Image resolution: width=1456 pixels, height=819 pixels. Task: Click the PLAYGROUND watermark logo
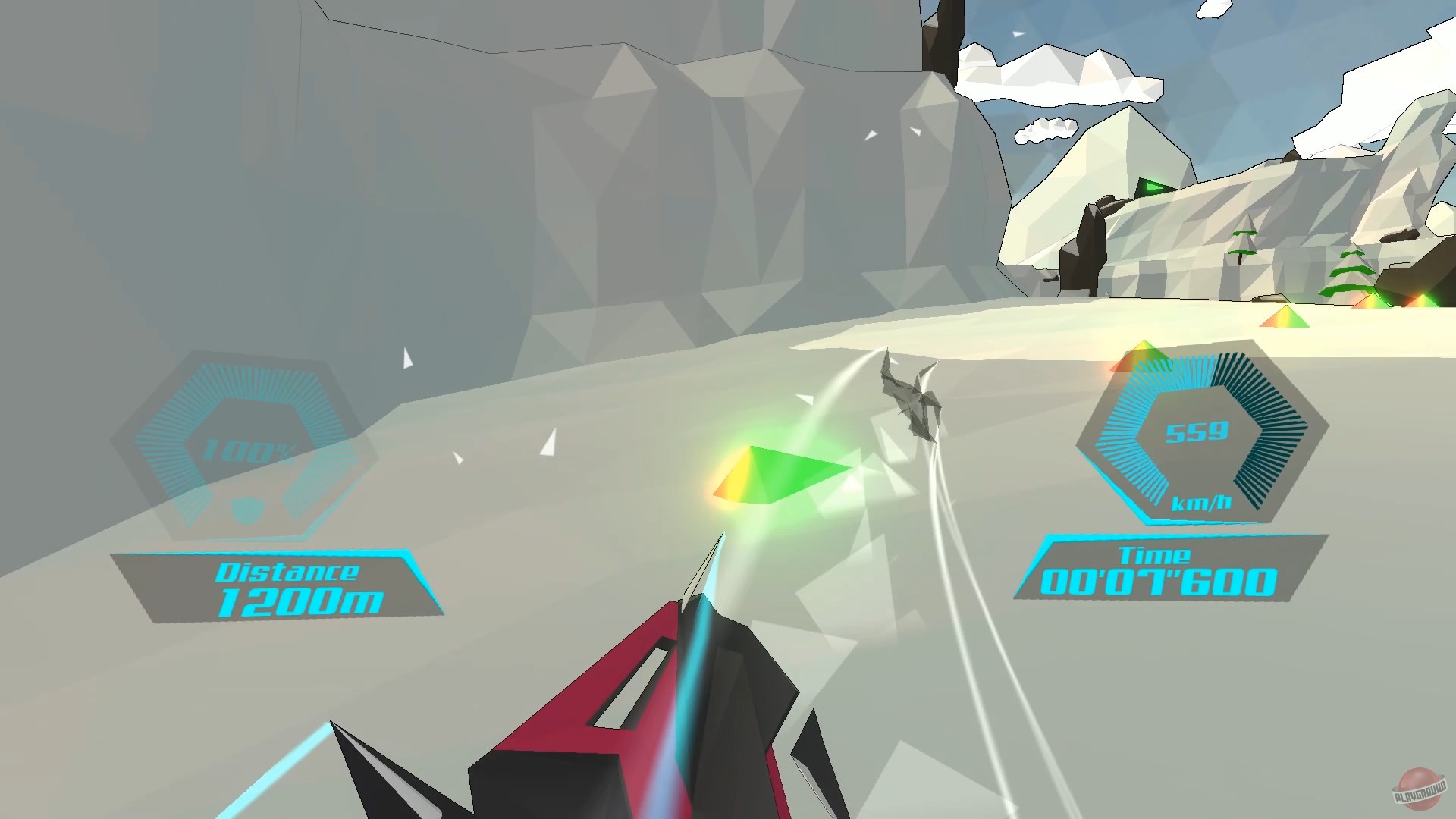point(1417,789)
